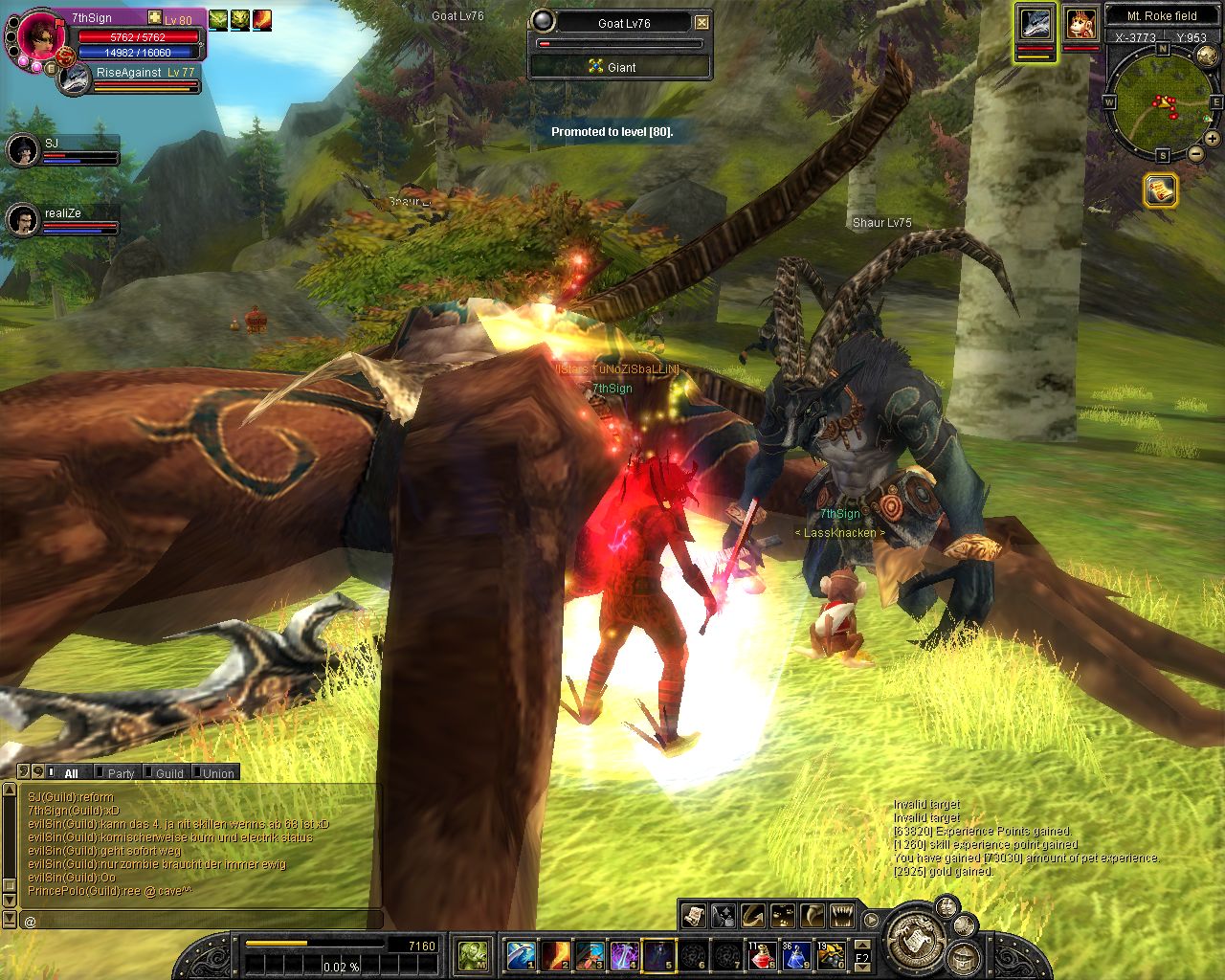The image size is (1225, 980).
Task: Activate the fire slash skill in slot 2
Action: point(555,955)
